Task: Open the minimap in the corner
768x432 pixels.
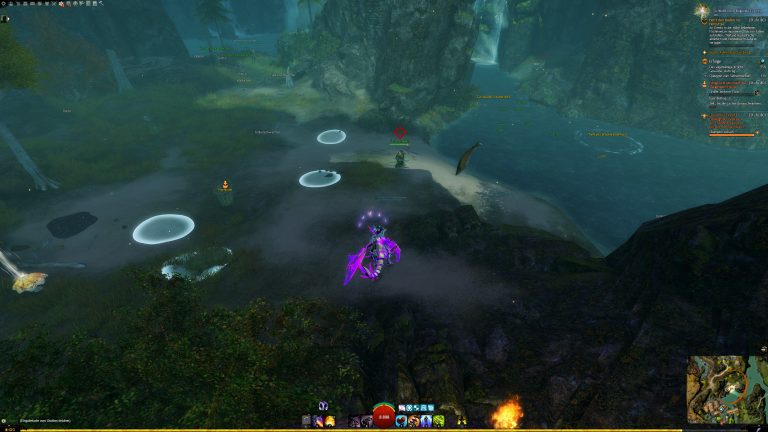Action: (x=727, y=389)
